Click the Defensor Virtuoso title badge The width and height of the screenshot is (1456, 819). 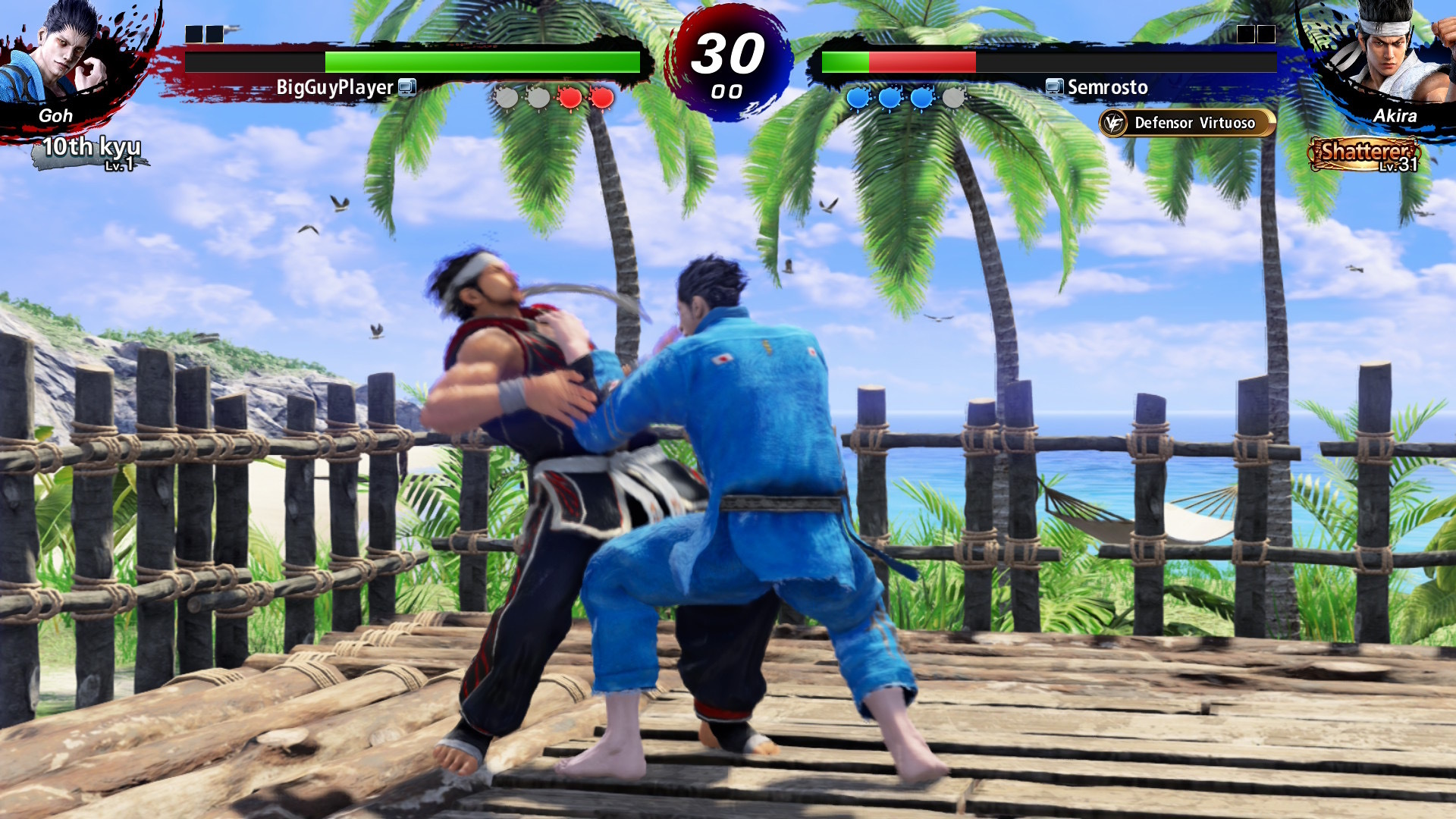[1187, 123]
